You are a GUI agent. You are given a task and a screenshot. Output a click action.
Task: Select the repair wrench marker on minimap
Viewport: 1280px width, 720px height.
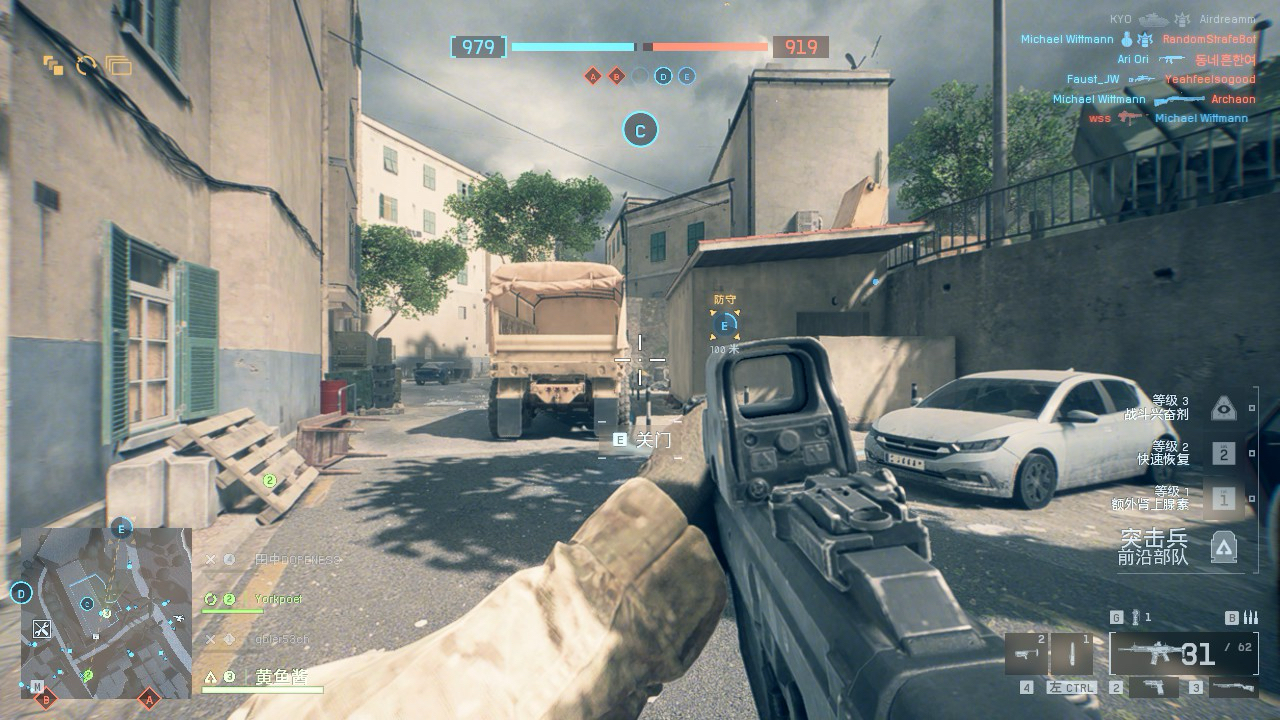41,629
